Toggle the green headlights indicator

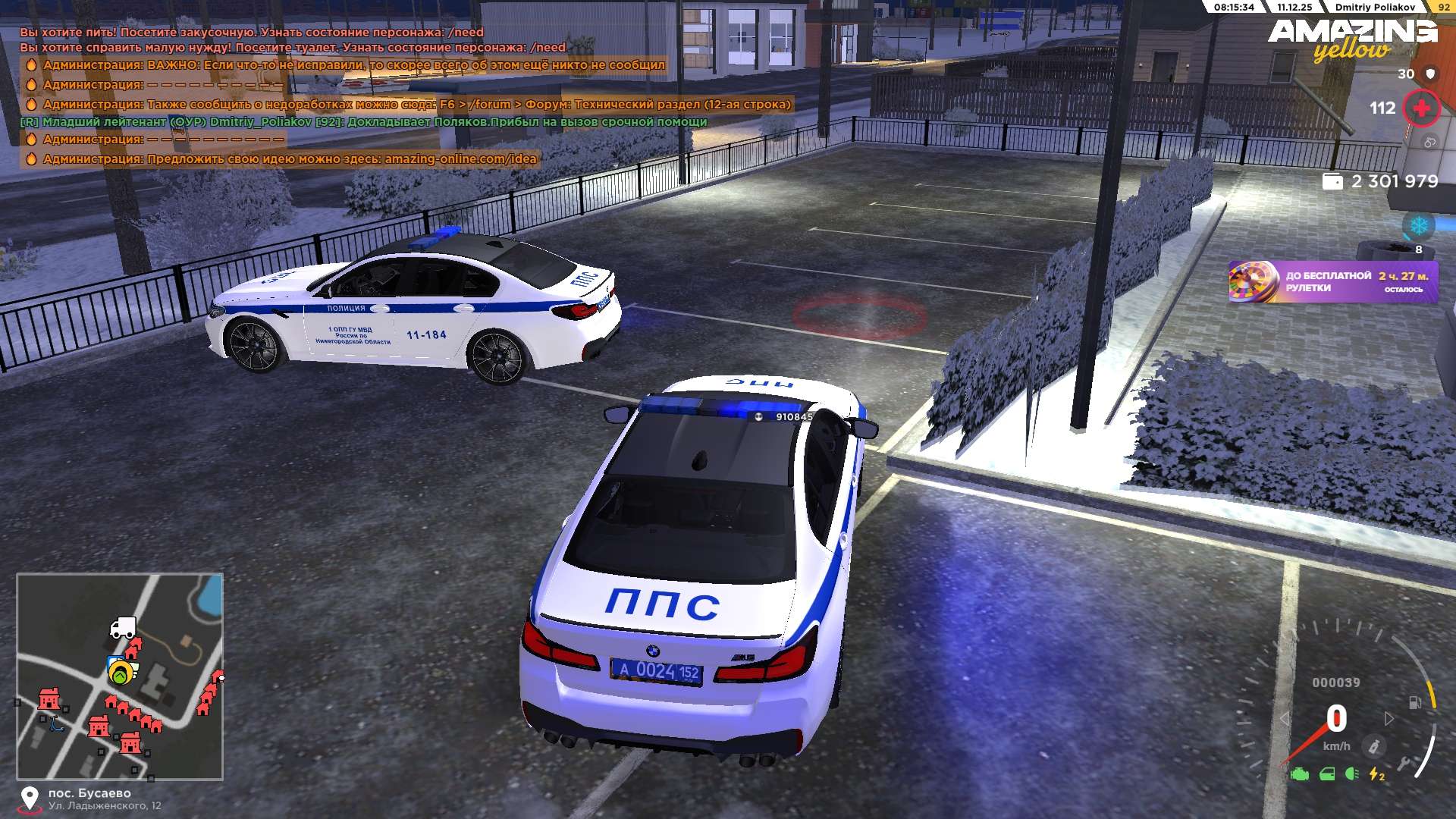coord(1351,774)
